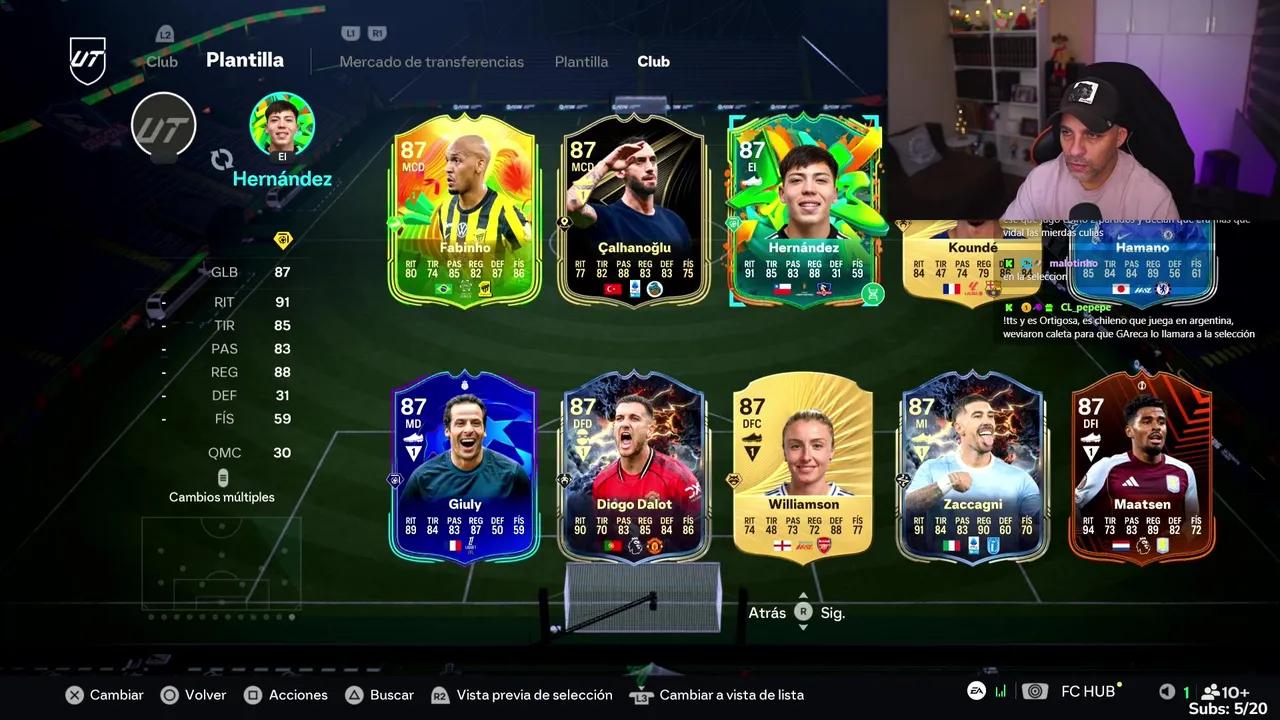Click the Acciones triangle button icon
This screenshot has width=1280, height=720.
pyautogui.click(x=252, y=694)
